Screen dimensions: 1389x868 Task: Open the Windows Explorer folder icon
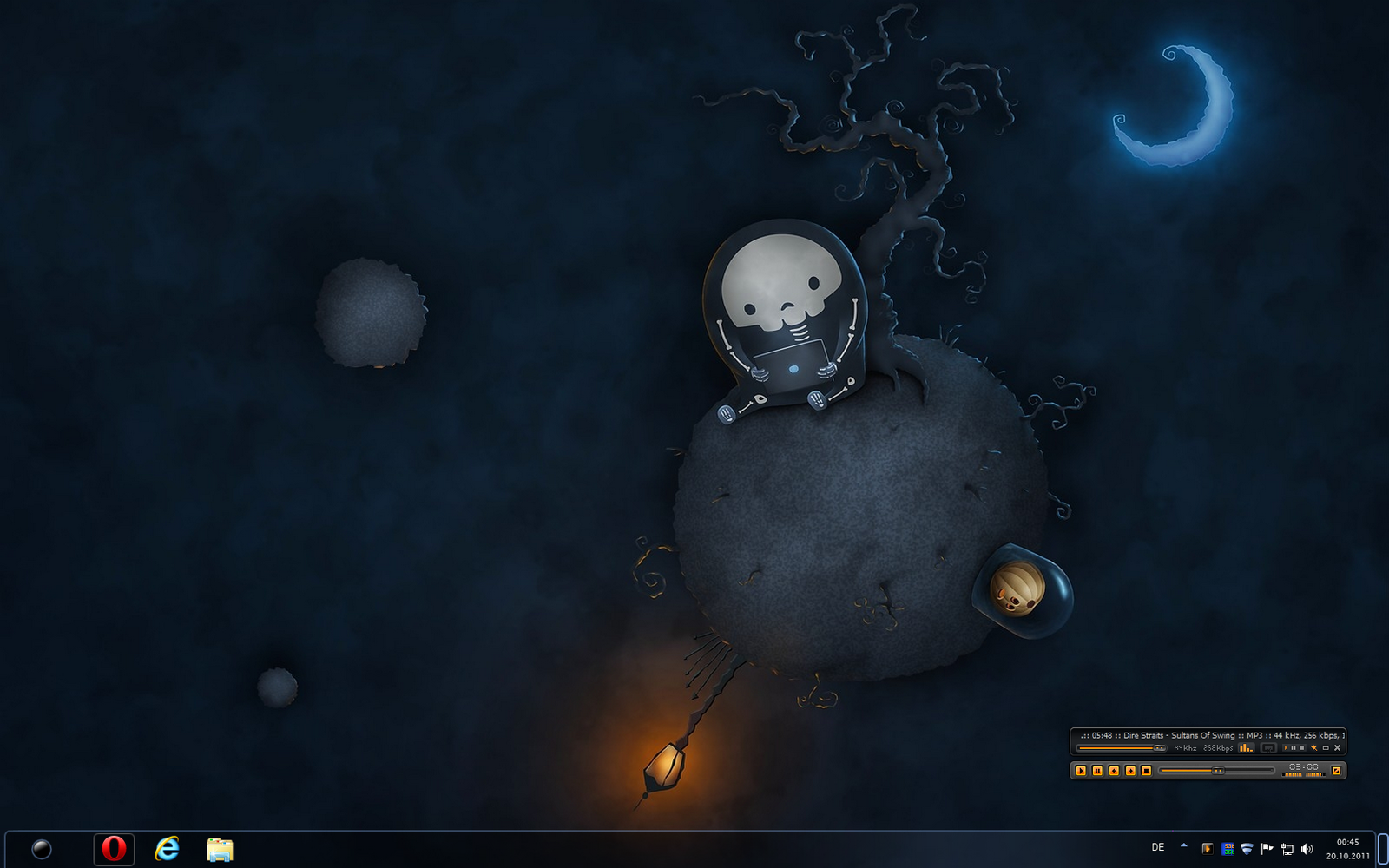(220, 849)
